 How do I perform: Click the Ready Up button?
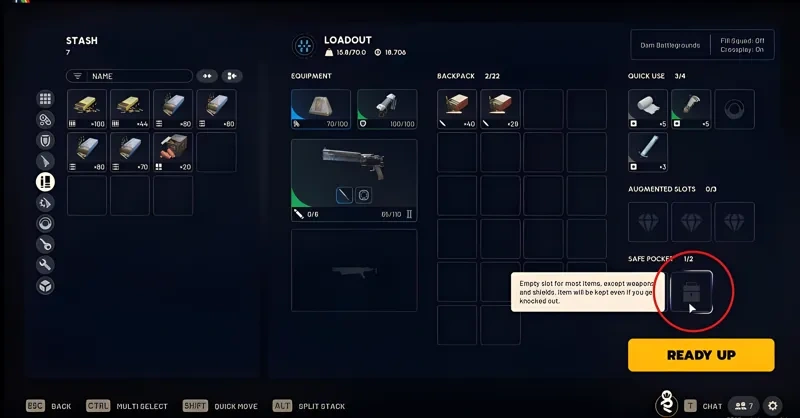(701, 355)
